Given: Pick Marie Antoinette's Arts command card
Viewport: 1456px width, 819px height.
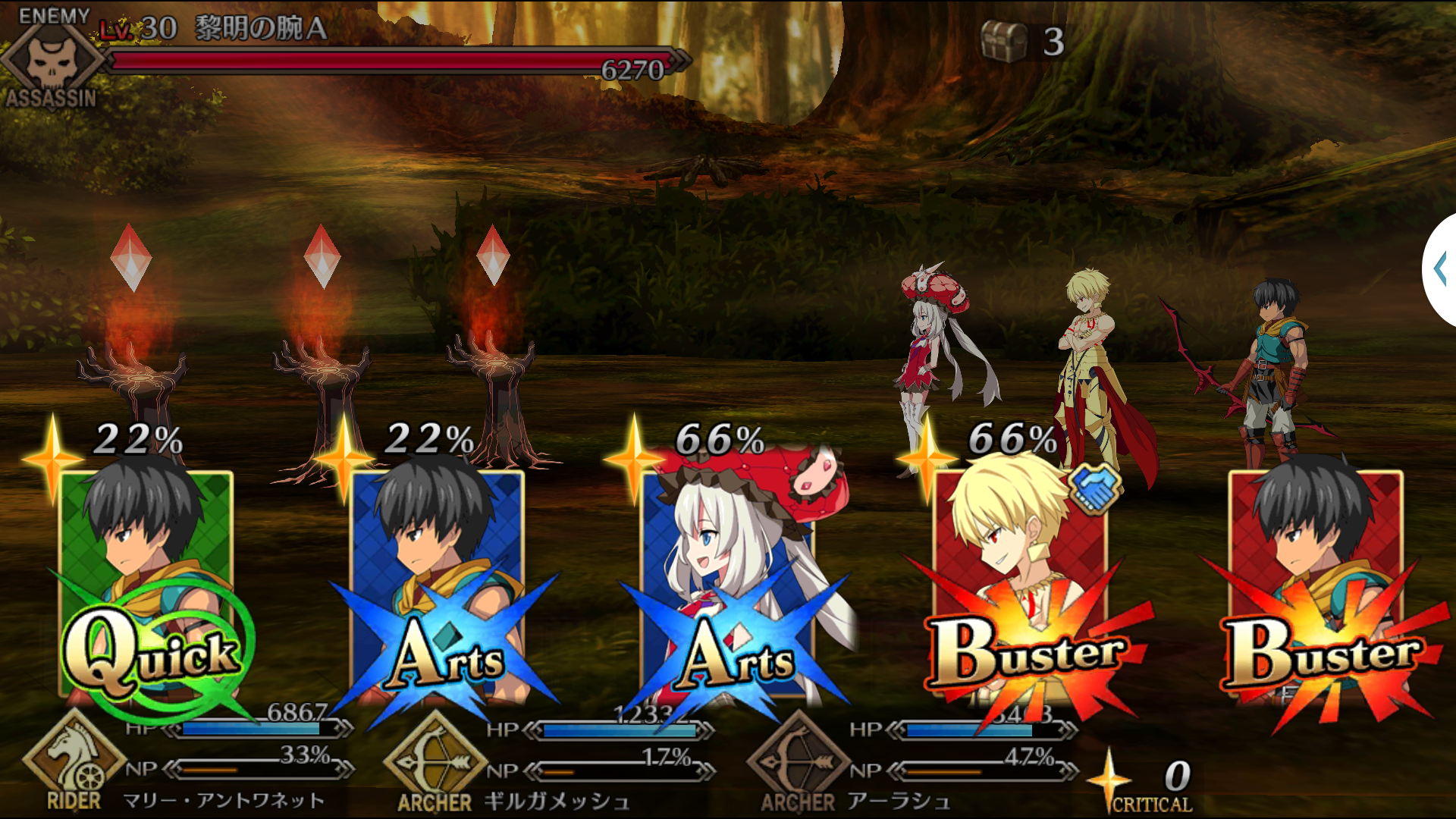Looking at the screenshot, I should tap(728, 584).
